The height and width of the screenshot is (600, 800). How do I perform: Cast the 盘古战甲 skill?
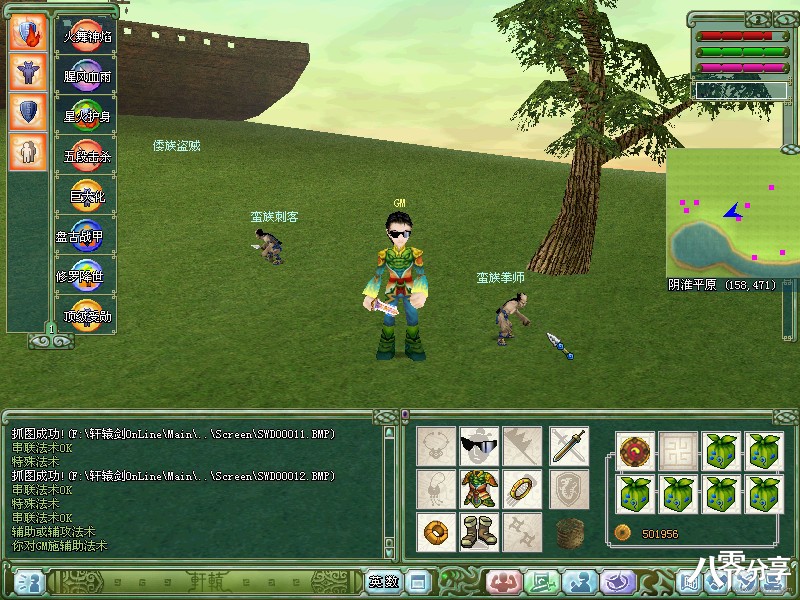point(87,237)
